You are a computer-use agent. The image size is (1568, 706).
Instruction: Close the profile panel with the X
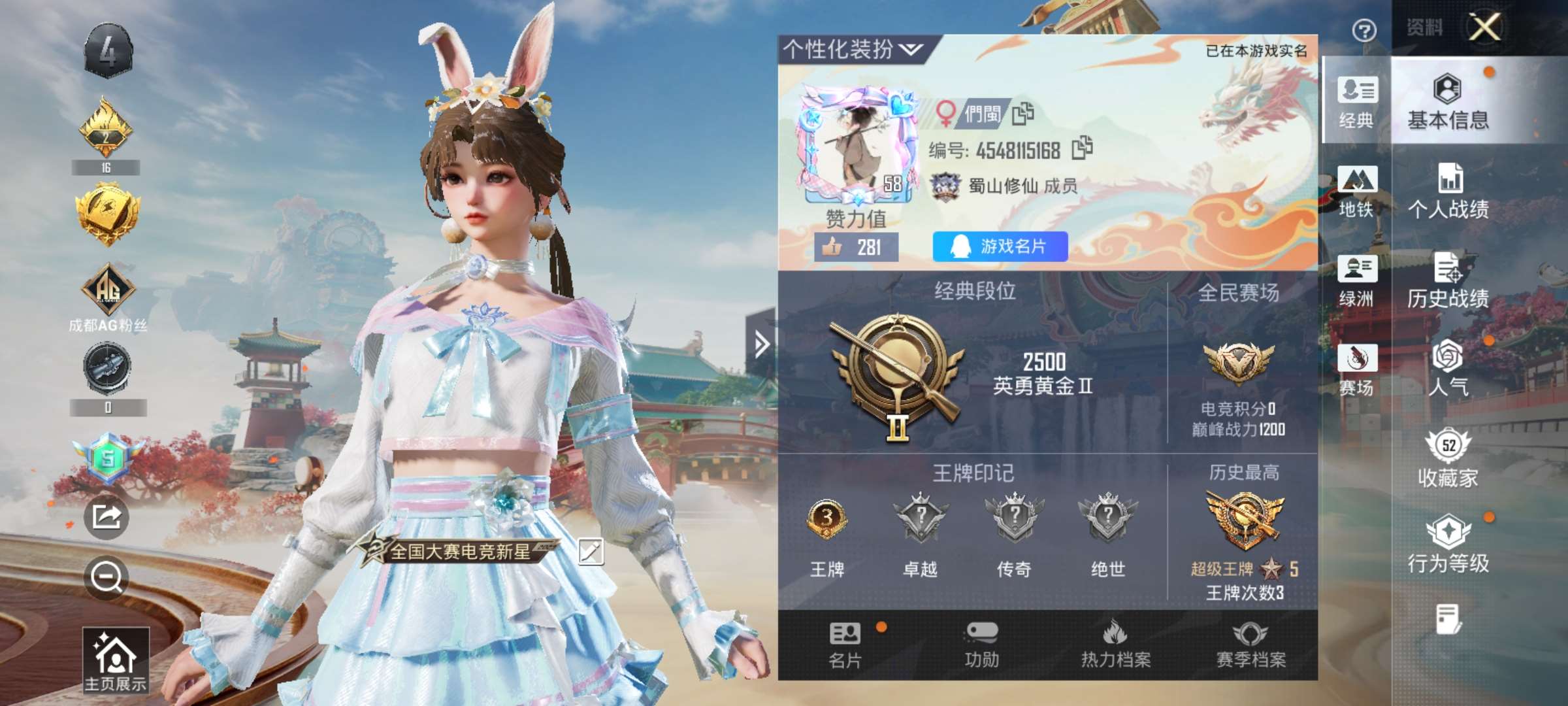click(x=1485, y=27)
